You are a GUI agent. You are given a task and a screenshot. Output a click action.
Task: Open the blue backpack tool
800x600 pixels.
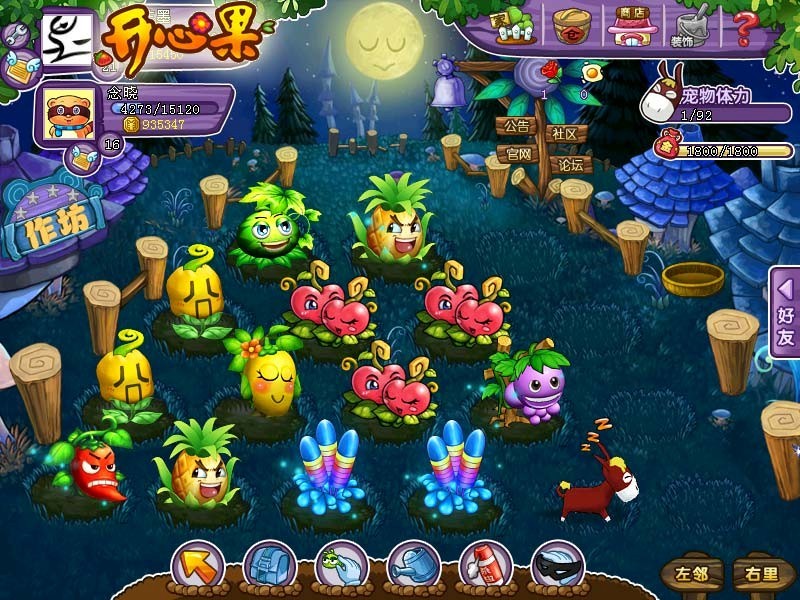point(269,566)
